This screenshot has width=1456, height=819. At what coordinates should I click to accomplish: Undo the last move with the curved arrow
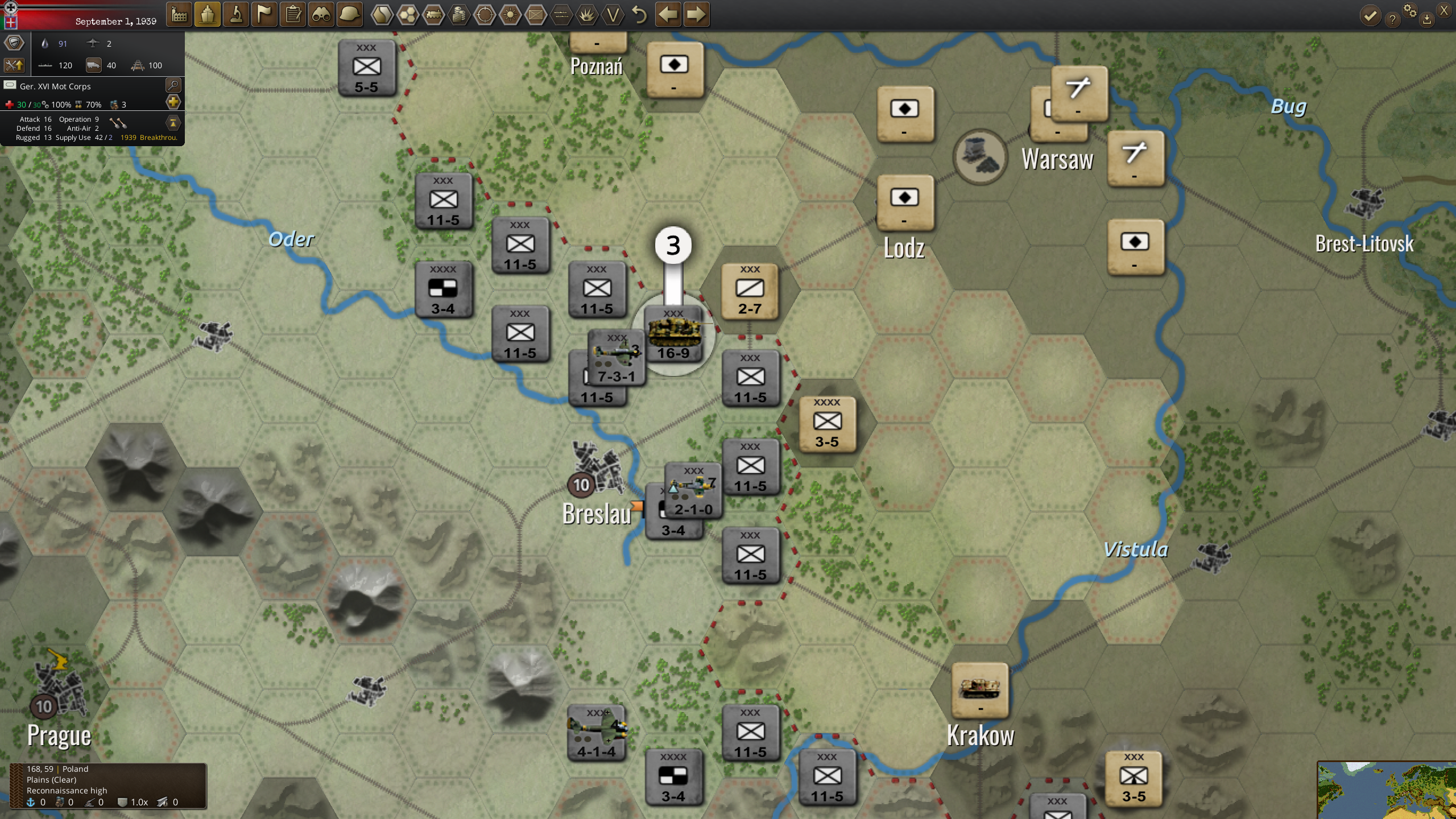point(639,15)
